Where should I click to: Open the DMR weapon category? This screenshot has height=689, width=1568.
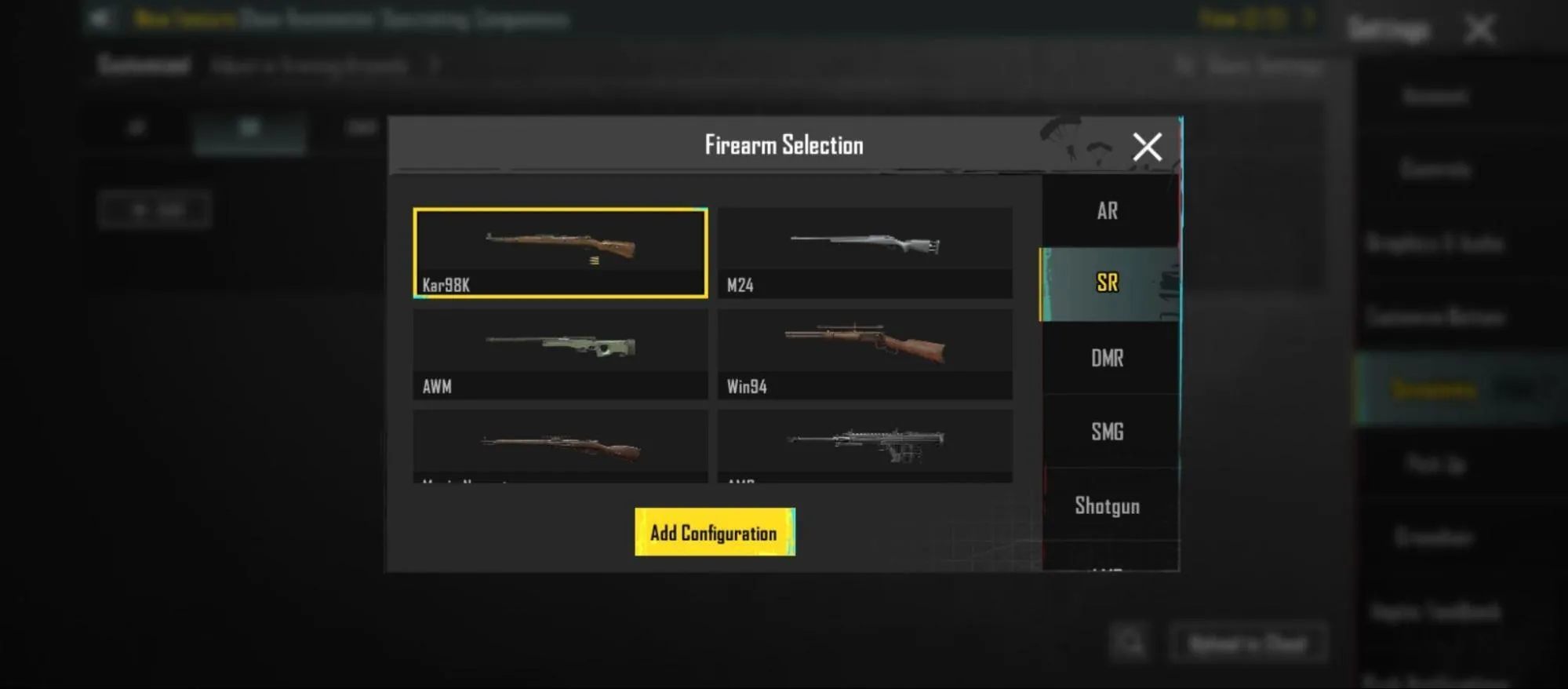coord(1108,358)
